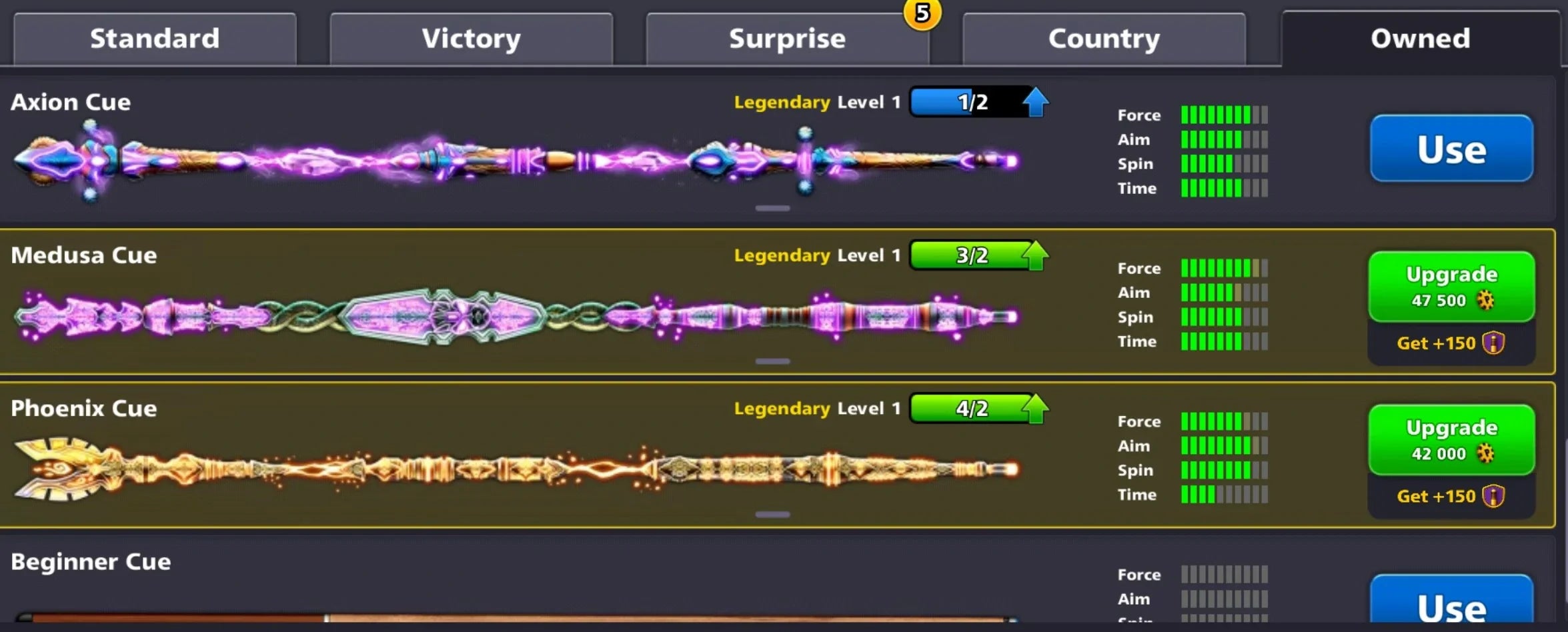Expand the Medusa Cue details handle
This screenshot has width=1568, height=632.
[x=773, y=360]
